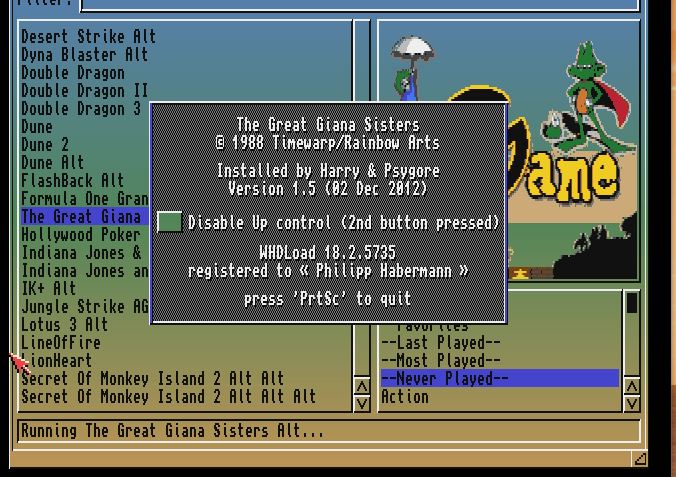Screen dimensions: 676x477
Task: Choose Dyna Blaster Alt from the list
Action: click(x=84, y=55)
